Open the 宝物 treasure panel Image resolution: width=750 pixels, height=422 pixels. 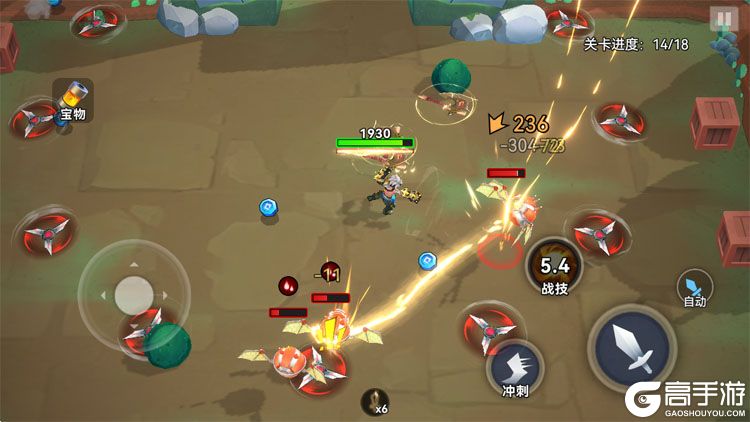[73, 100]
